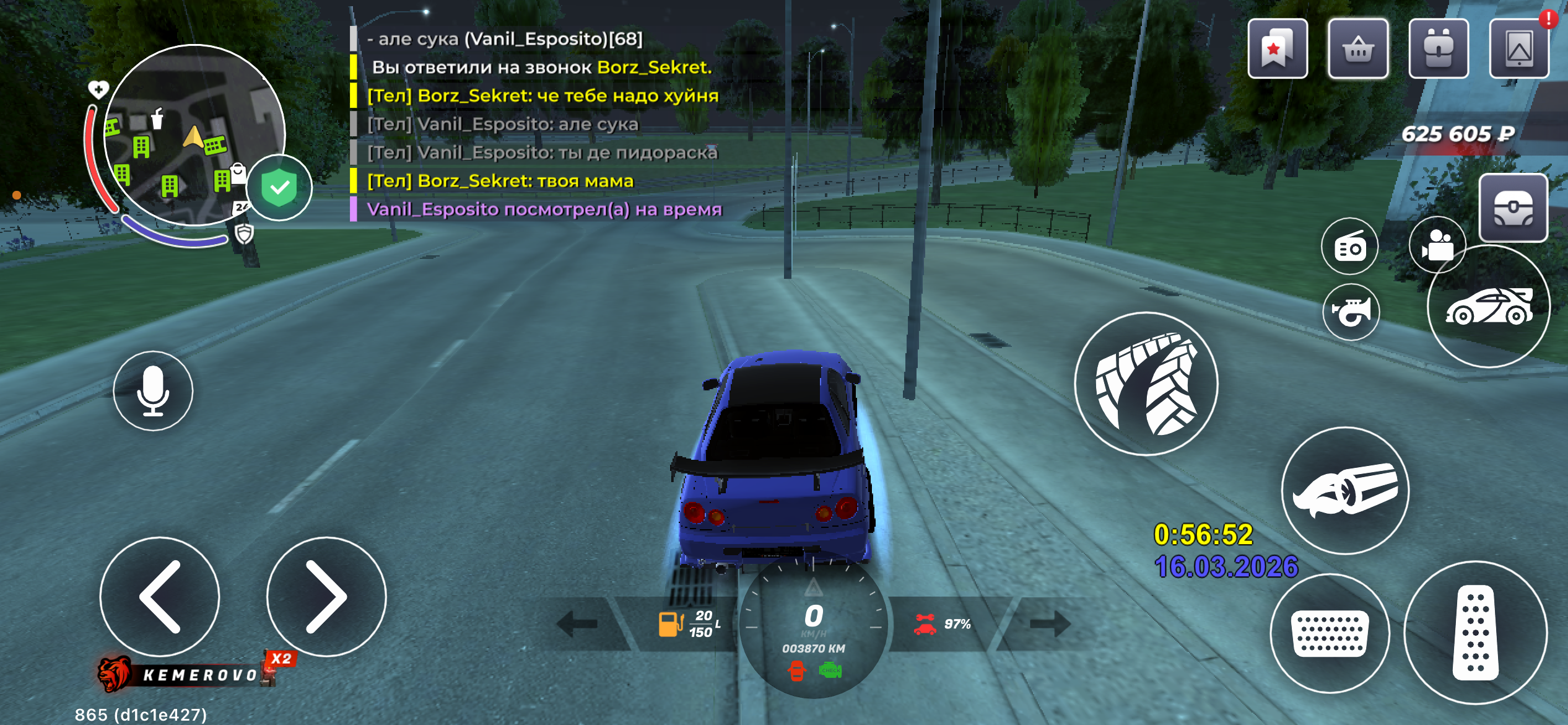Screen dimensions: 1568x725
Task: Open the starred bookmark menu
Action: 1278,49
